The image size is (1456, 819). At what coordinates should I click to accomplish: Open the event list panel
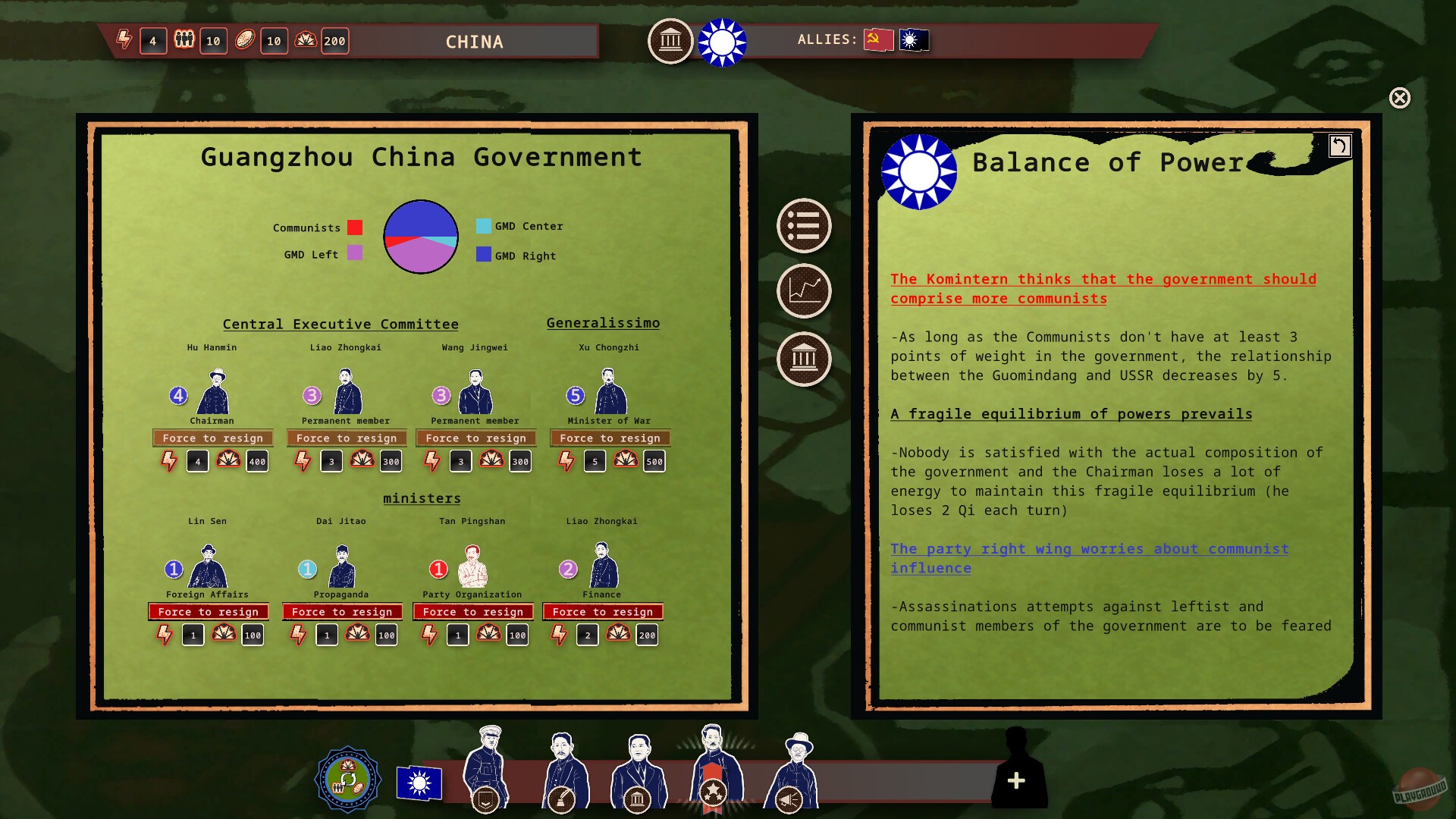click(x=804, y=226)
